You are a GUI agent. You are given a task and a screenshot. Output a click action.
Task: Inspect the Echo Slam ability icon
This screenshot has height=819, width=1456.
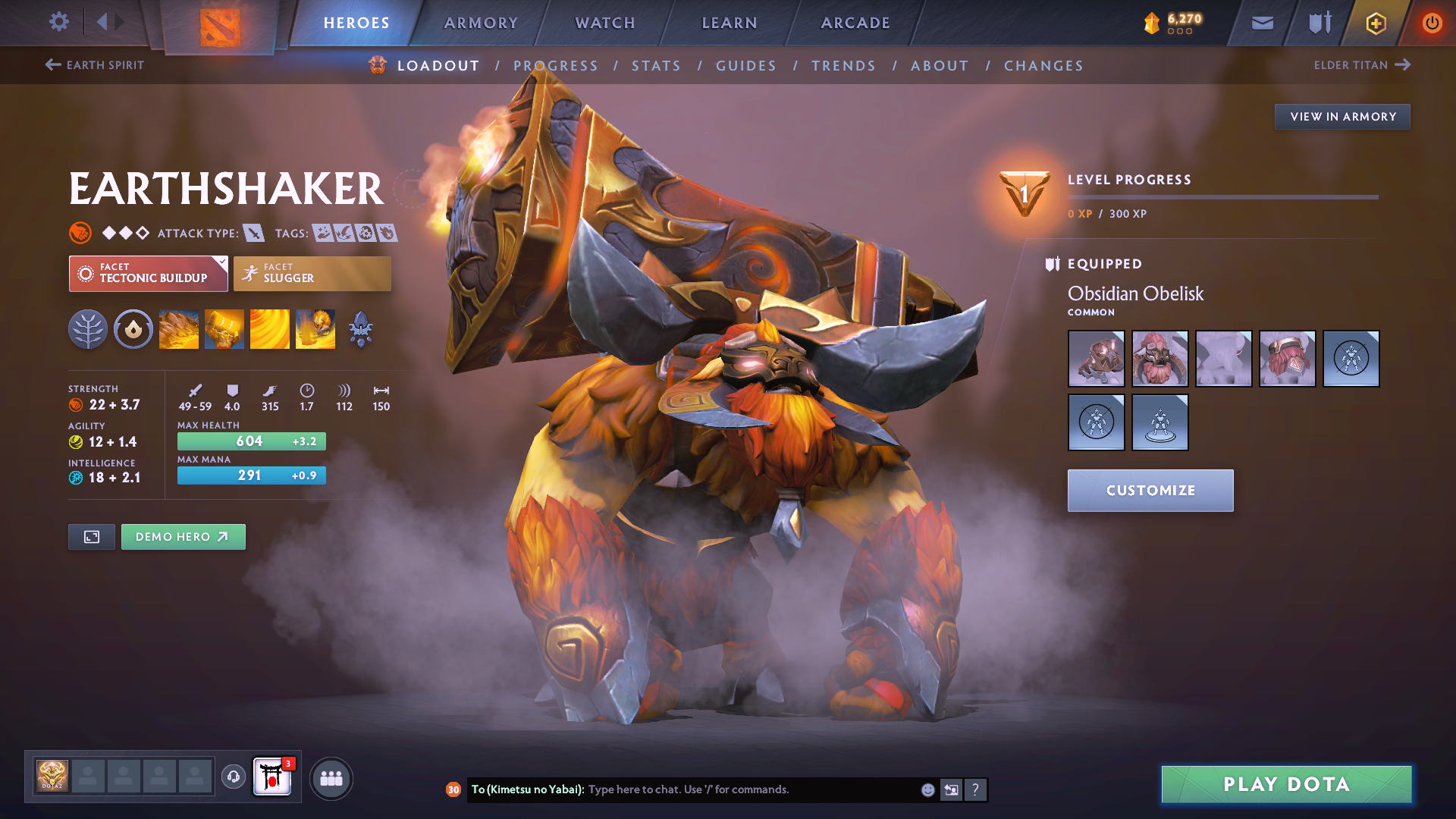[x=315, y=329]
